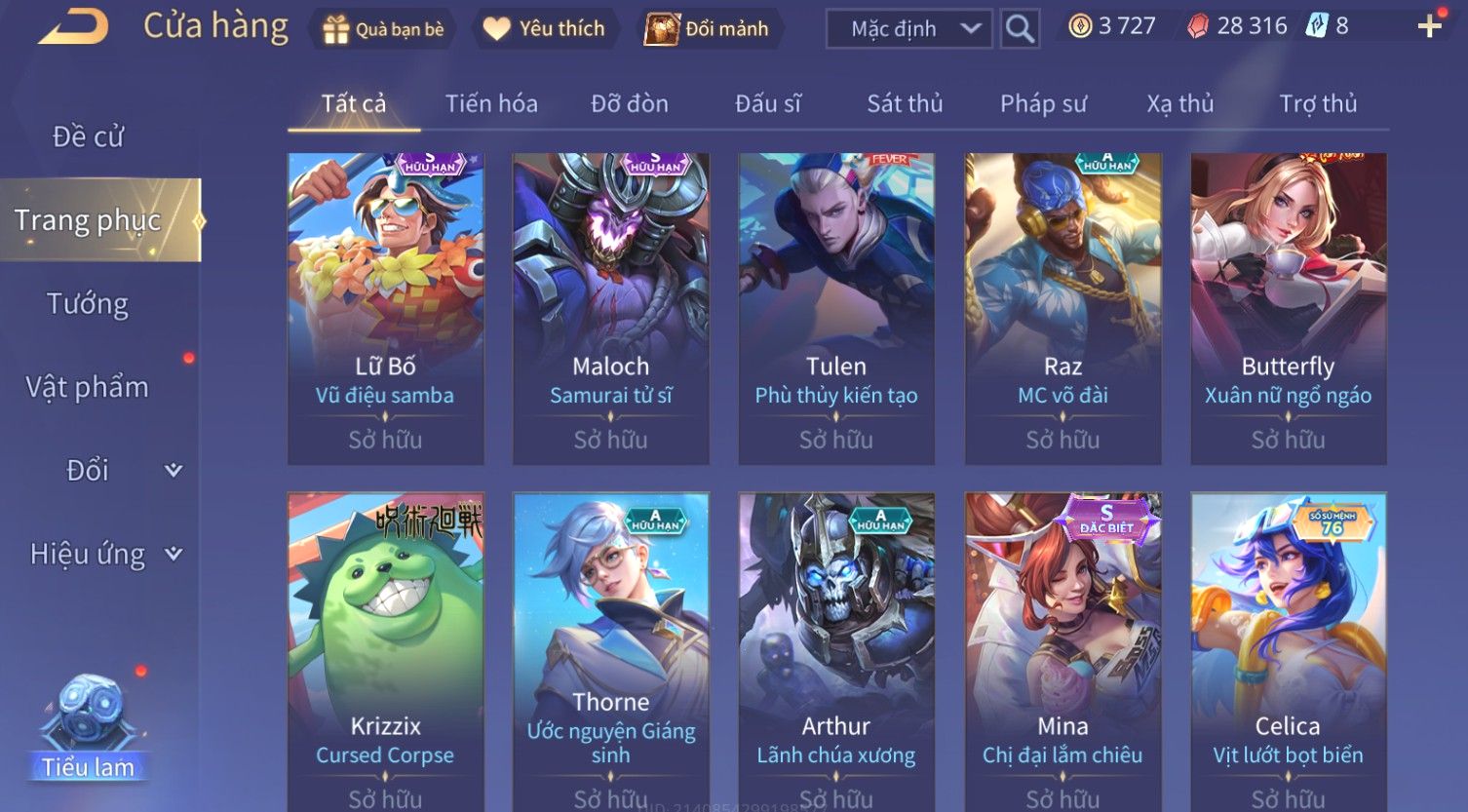Image resolution: width=1468 pixels, height=812 pixels.
Task: Switch to the Đỡ đòn tab
Action: [x=630, y=103]
